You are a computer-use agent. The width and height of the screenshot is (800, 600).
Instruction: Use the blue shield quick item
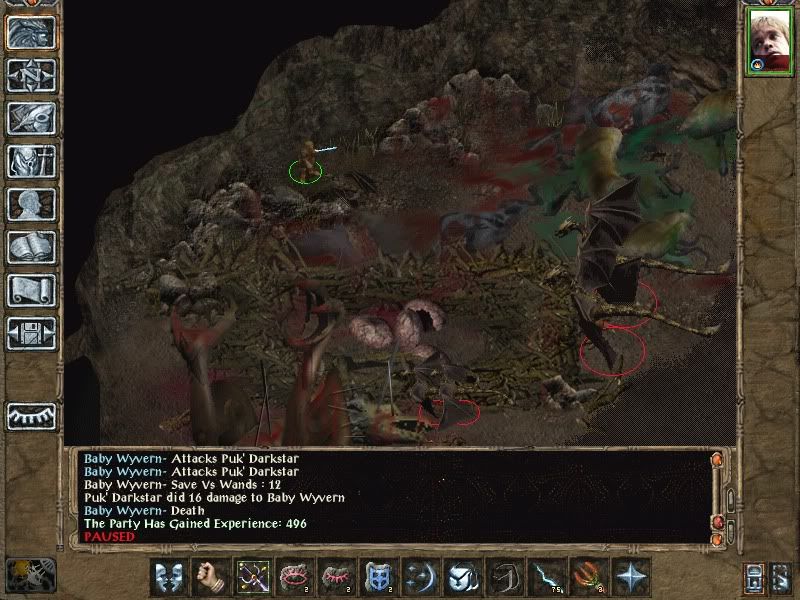(x=377, y=577)
